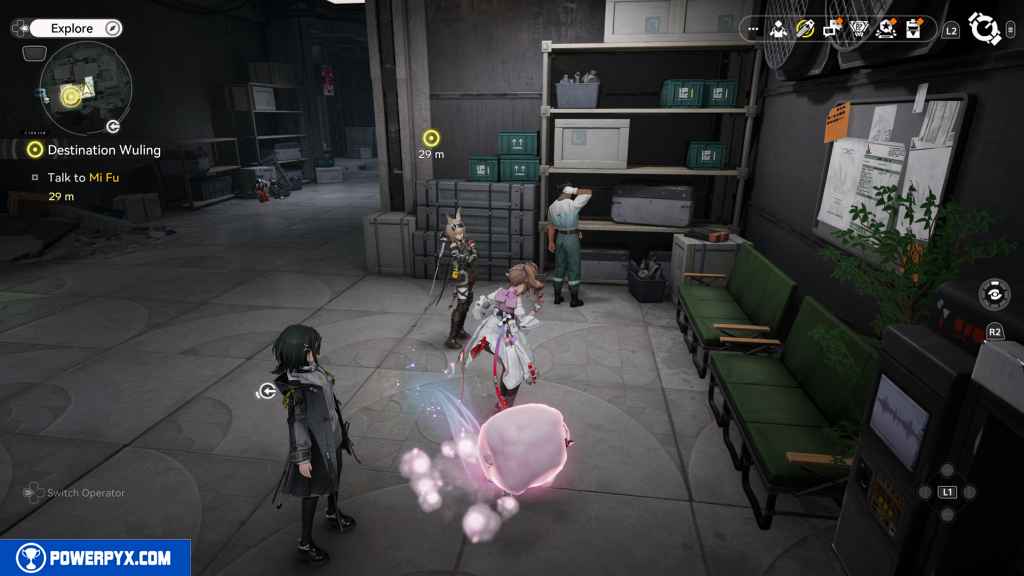The width and height of the screenshot is (1024, 576).
Task: Select the Destination Wuling quest tracker
Action: click(104, 150)
